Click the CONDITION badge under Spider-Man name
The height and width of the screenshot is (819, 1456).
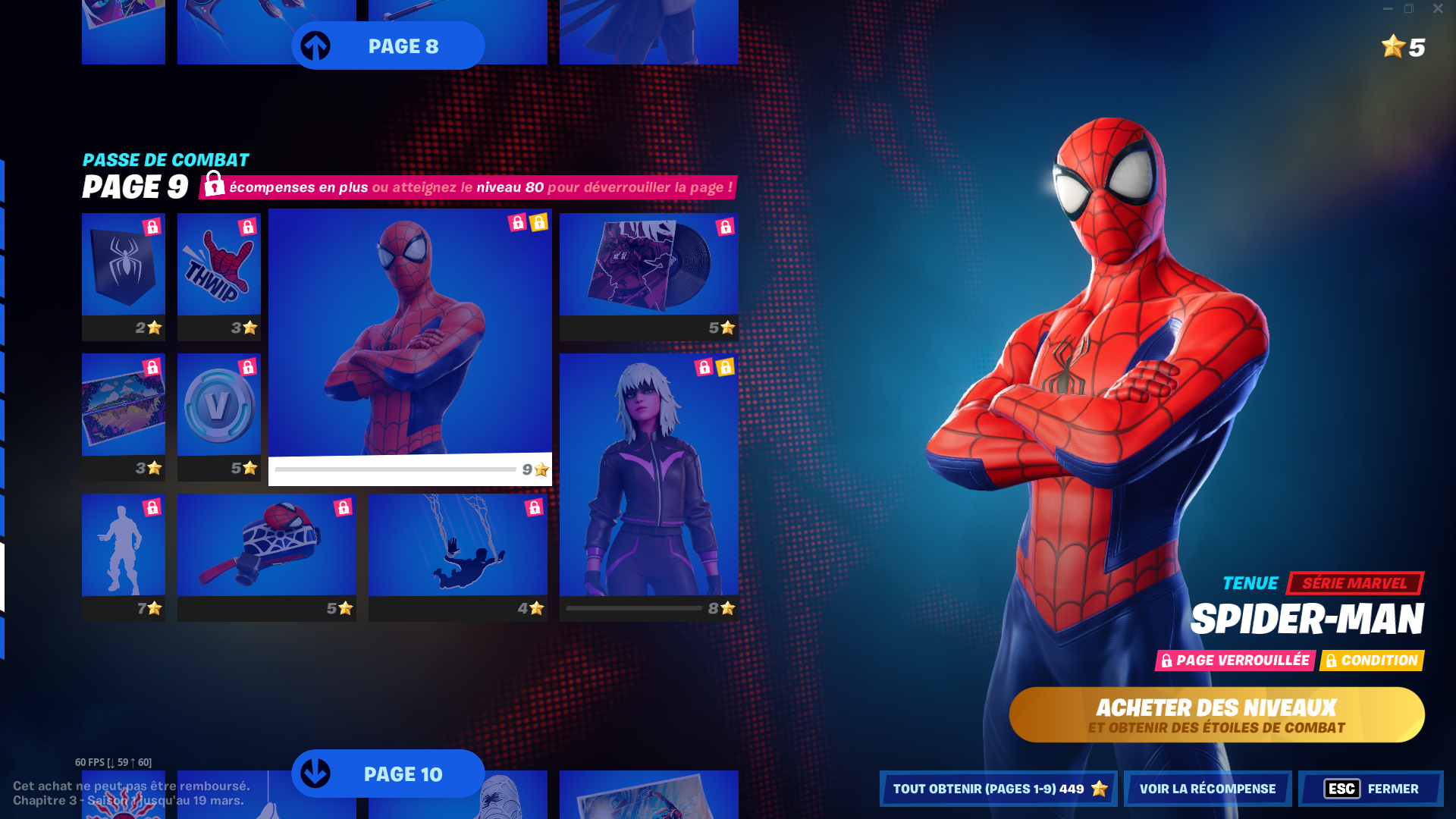click(1372, 661)
